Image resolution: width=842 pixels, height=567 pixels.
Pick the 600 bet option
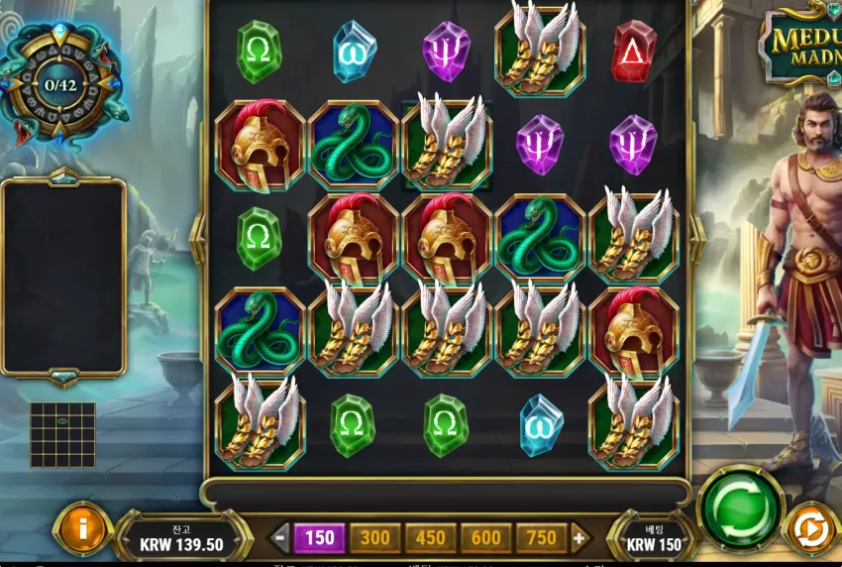click(486, 538)
